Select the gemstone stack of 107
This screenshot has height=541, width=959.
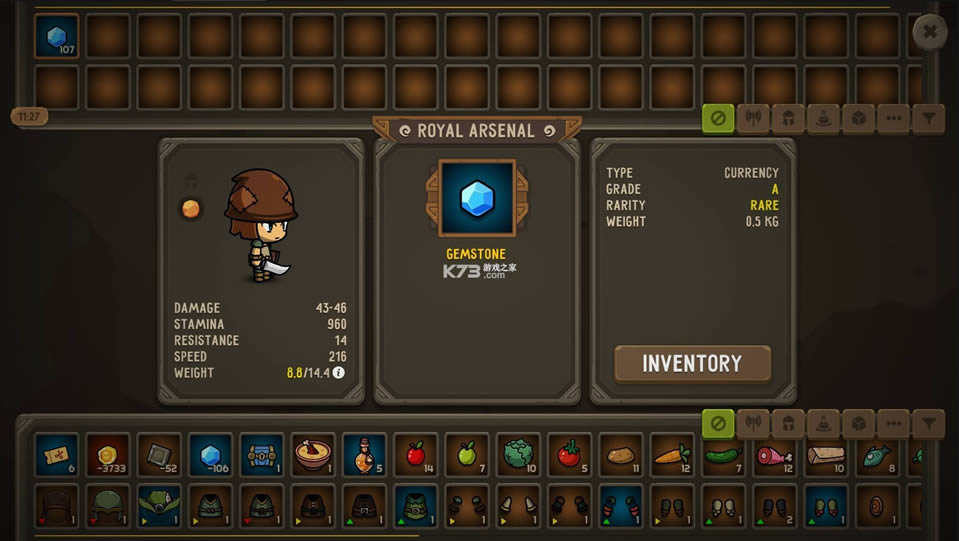point(57,36)
